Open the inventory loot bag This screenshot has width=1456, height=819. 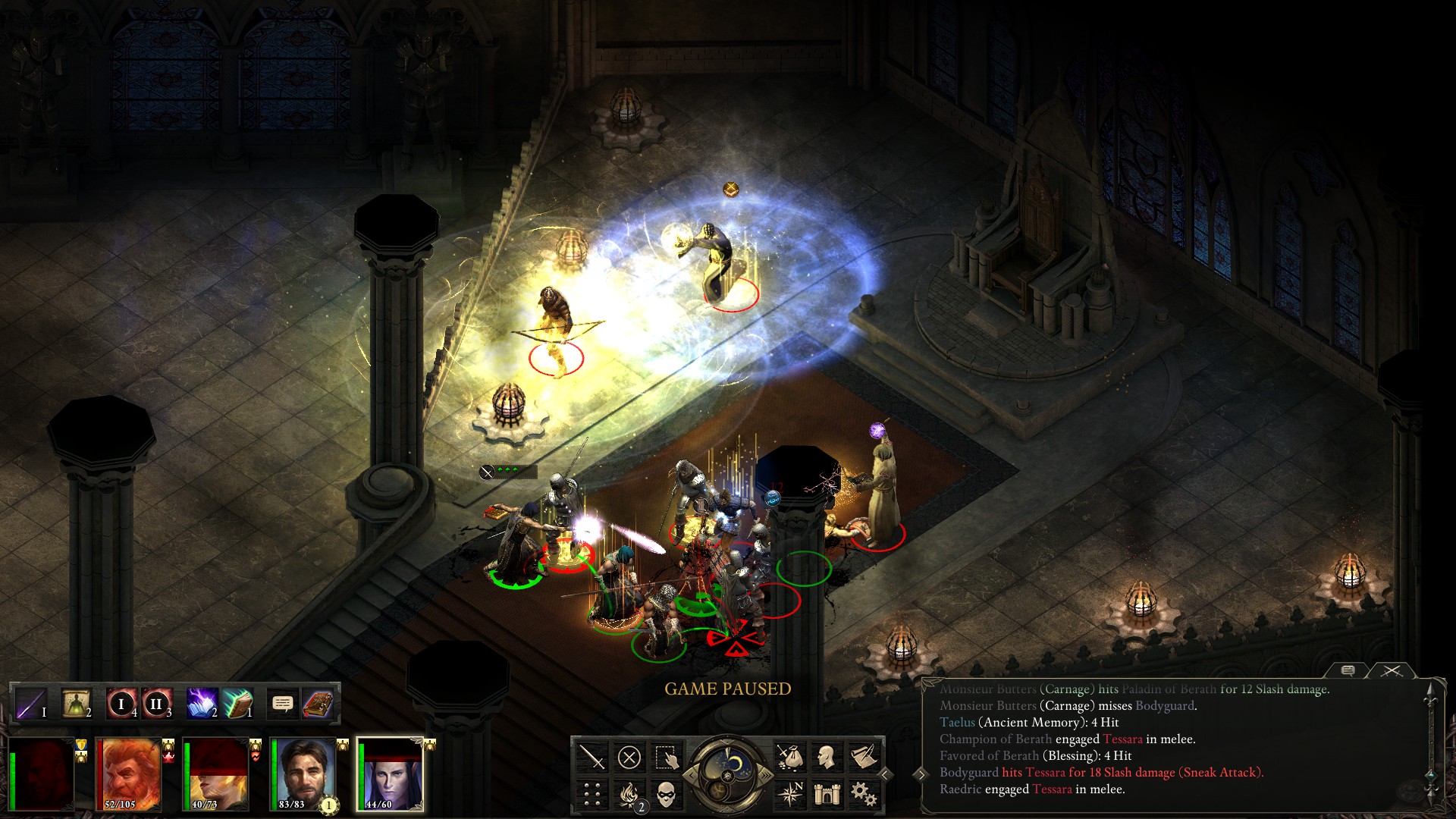click(x=789, y=757)
